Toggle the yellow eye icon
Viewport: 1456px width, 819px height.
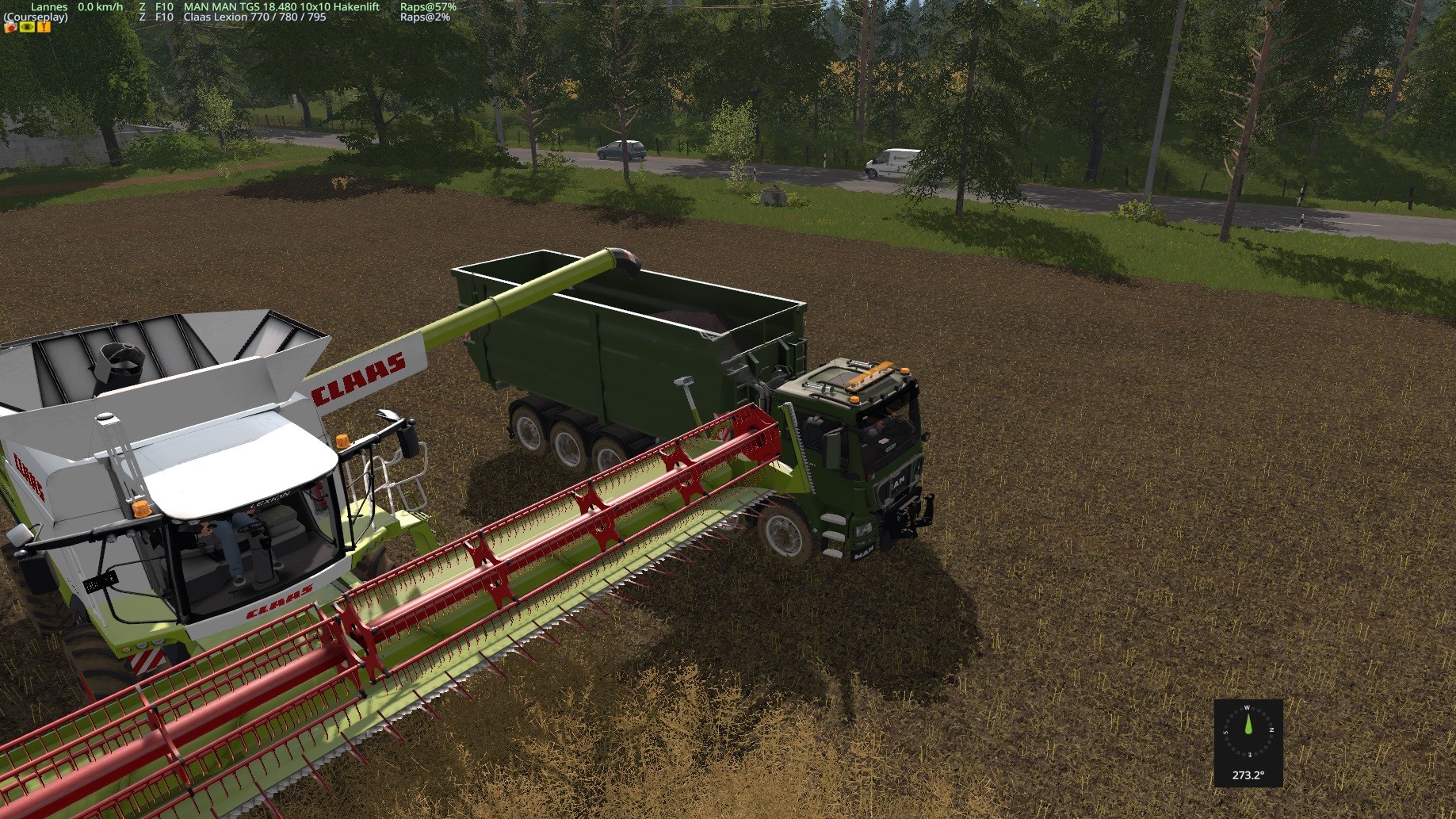tap(27, 27)
